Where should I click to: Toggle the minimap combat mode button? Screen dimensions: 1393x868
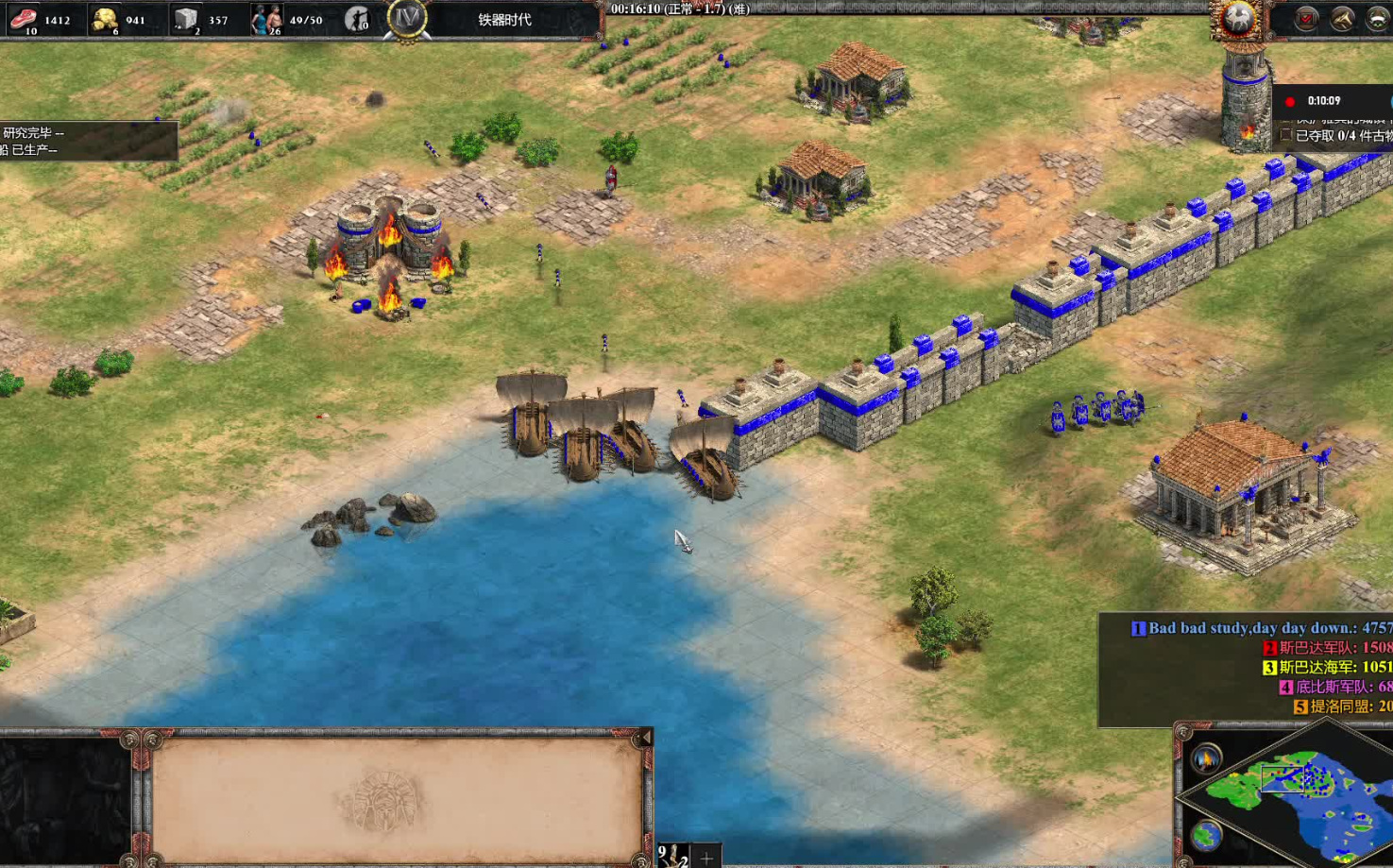coord(1207,757)
